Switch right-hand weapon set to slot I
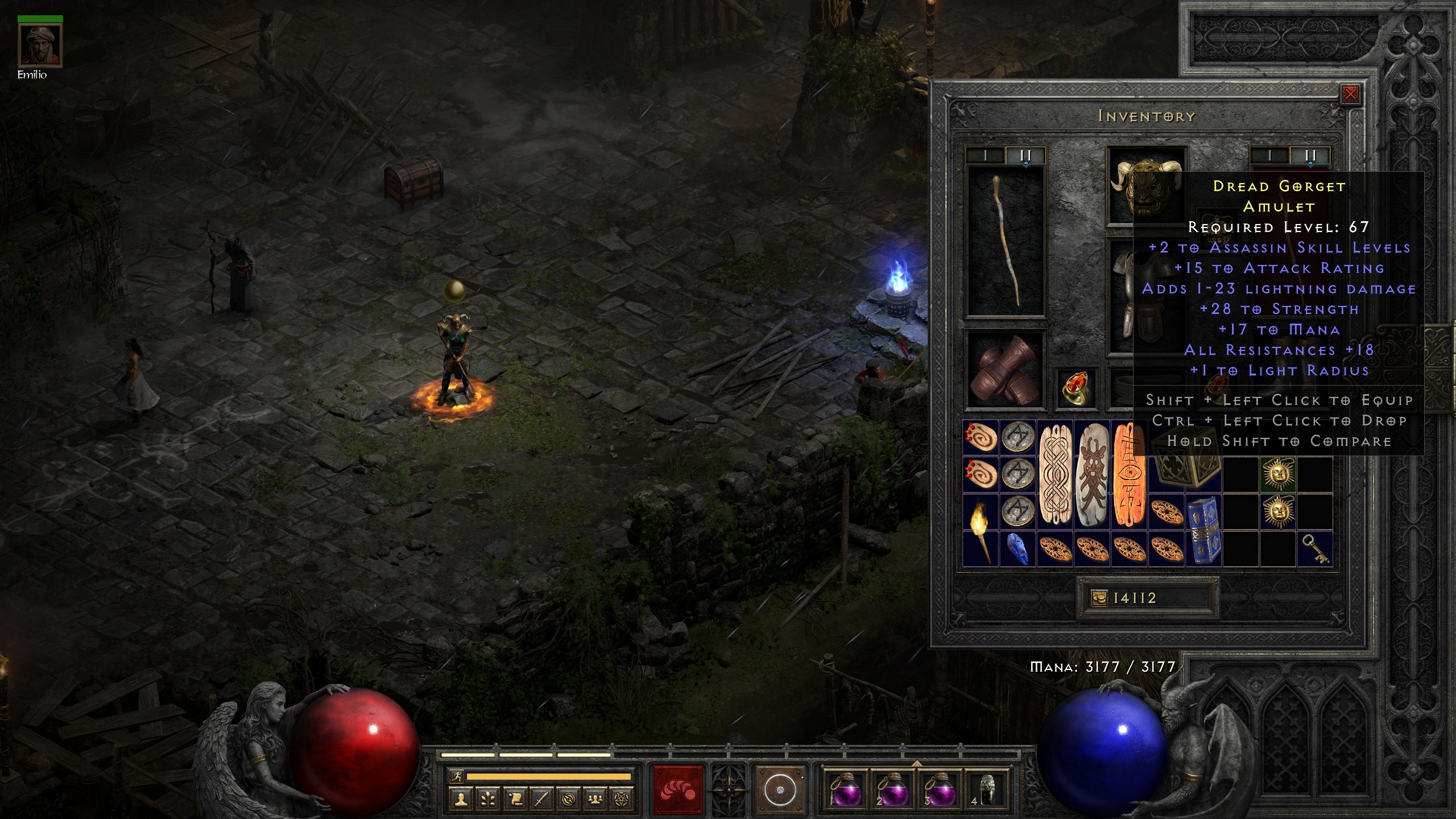The height and width of the screenshot is (819, 1456). tap(1269, 155)
